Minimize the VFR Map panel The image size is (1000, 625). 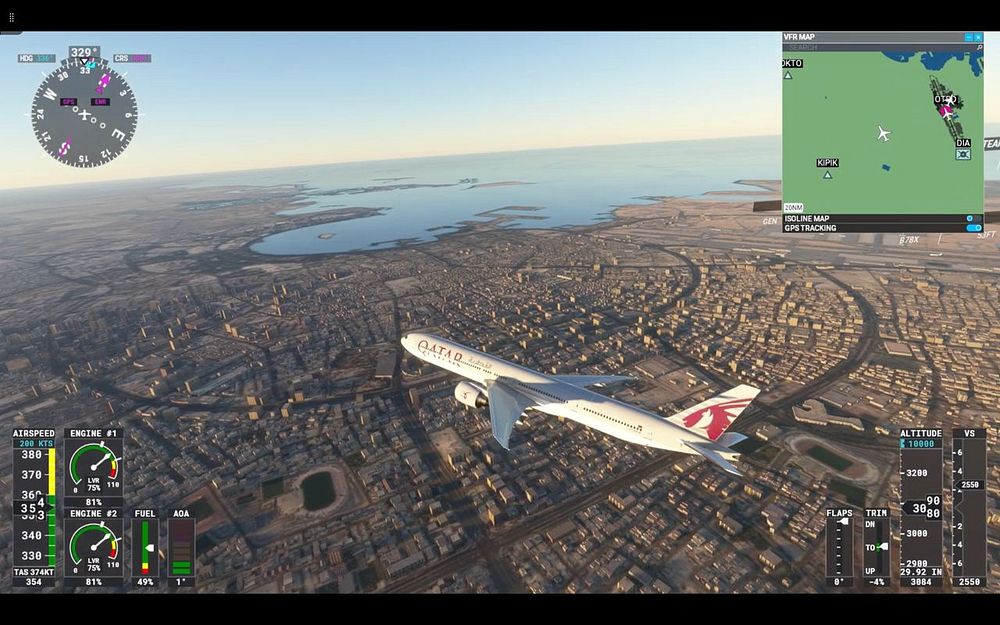(x=968, y=37)
